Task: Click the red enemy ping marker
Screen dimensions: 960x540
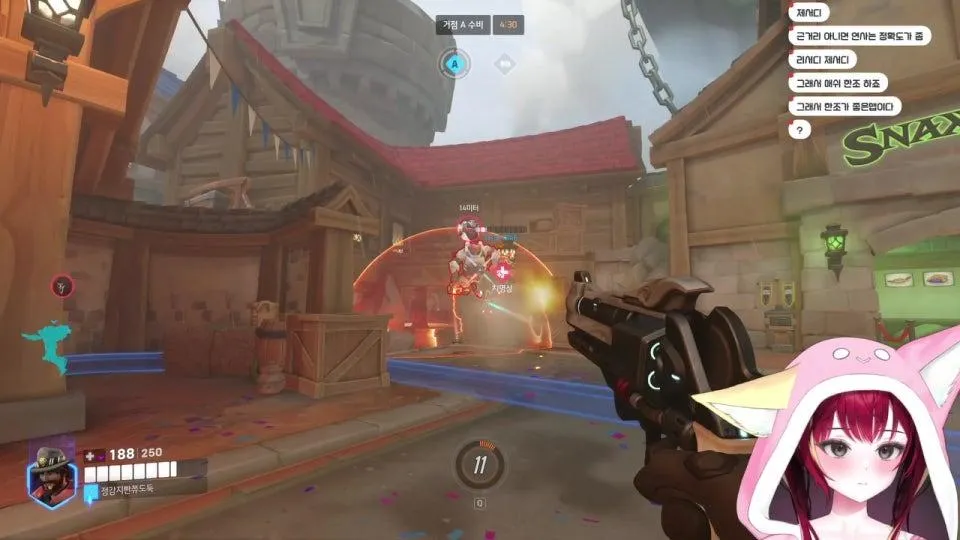Action: coord(62,287)
